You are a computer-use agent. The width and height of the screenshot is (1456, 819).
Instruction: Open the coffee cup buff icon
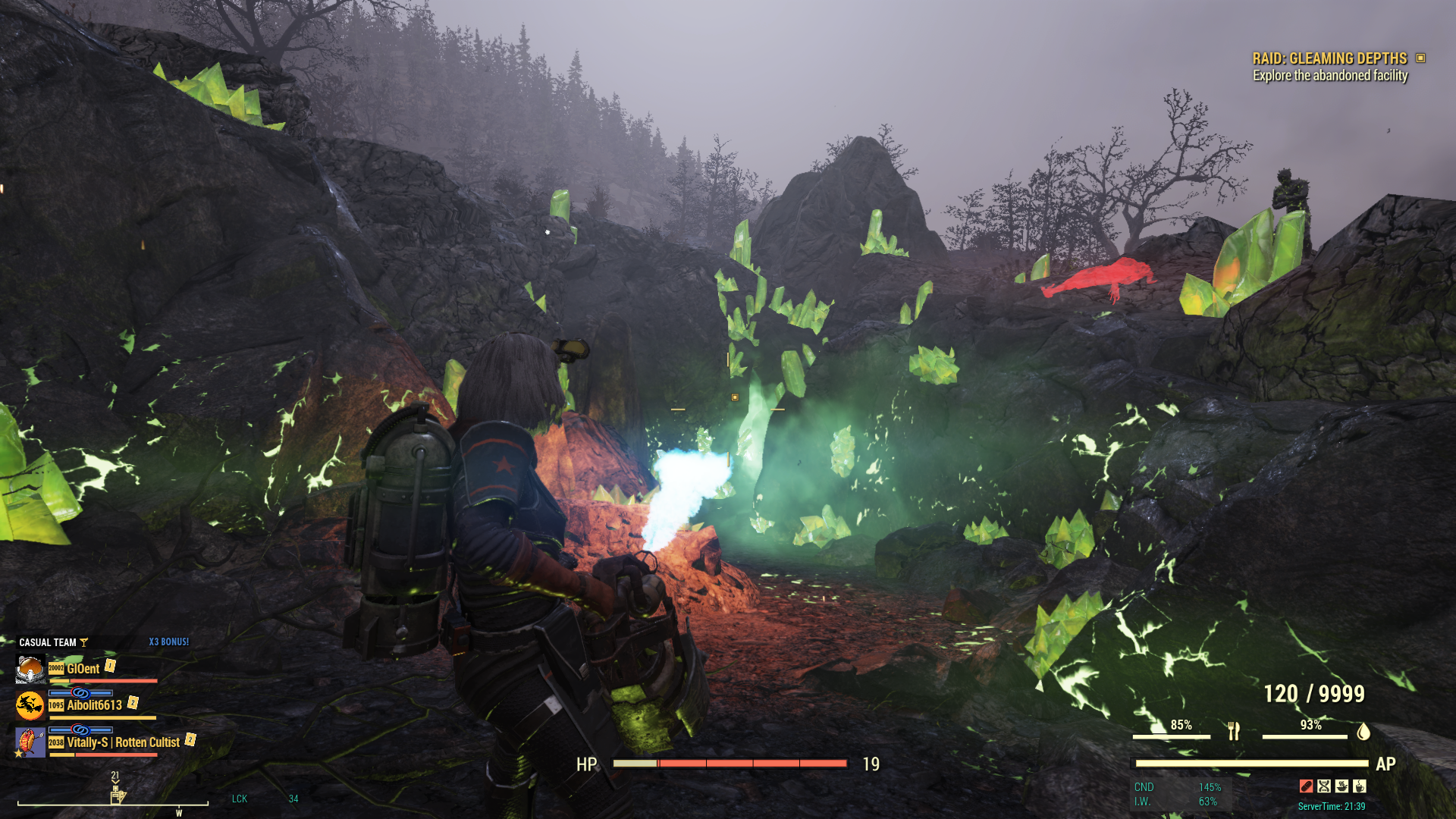click(x=1360, y=786)
